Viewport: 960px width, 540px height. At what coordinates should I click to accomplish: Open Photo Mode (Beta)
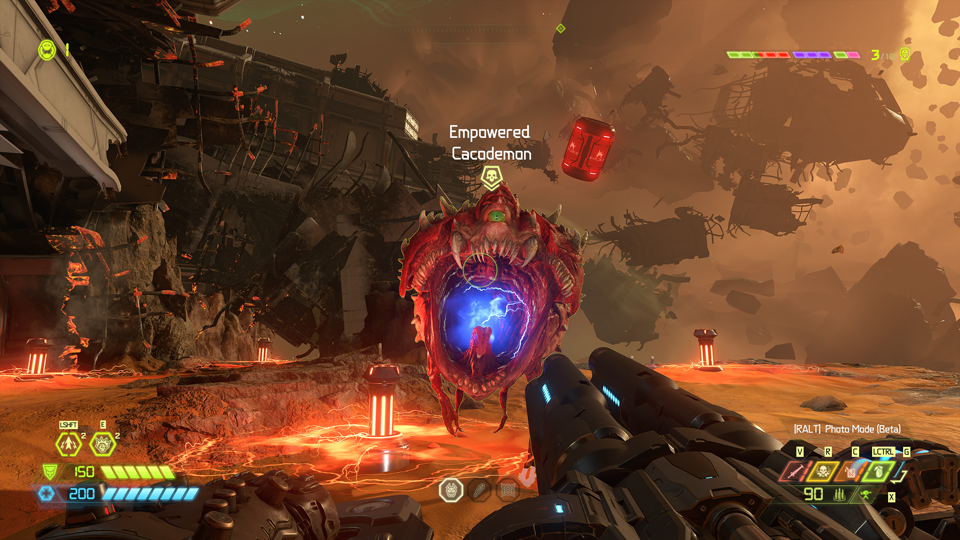click(x=846, y=429)
